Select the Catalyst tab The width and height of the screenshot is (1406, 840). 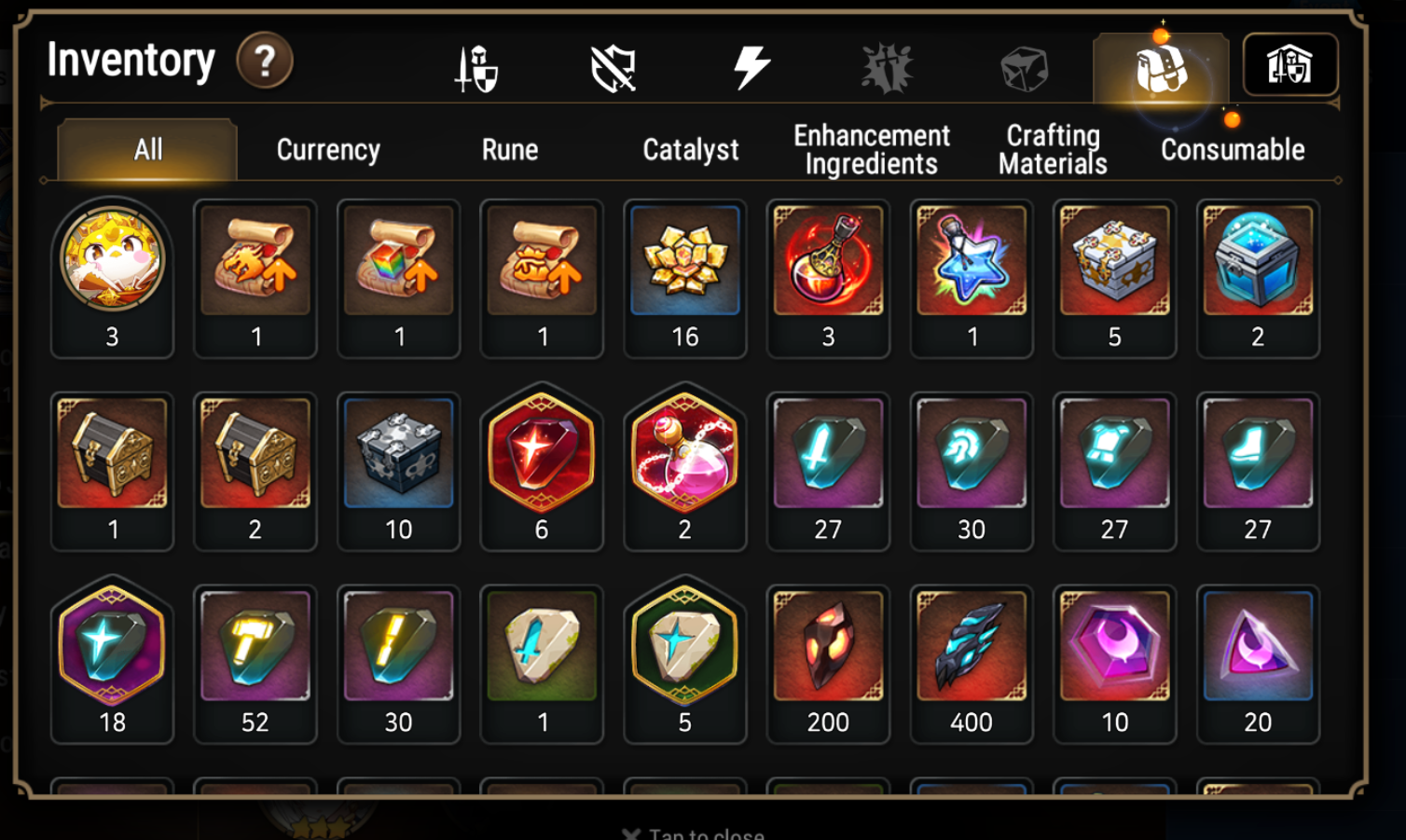click(x=689, y=148)
